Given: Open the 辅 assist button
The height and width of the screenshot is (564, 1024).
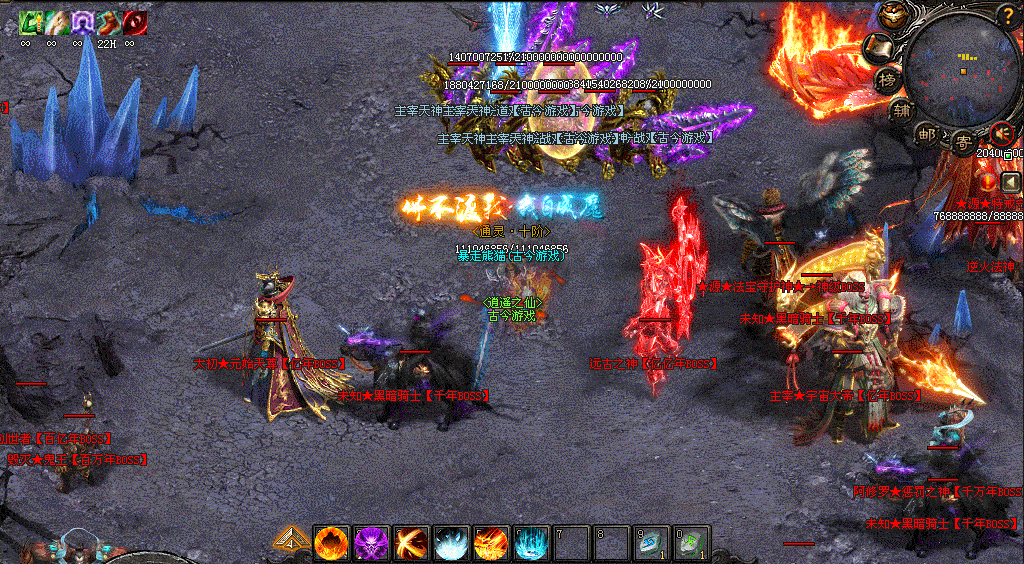Looking at the screenshot, I should (902, 112).
